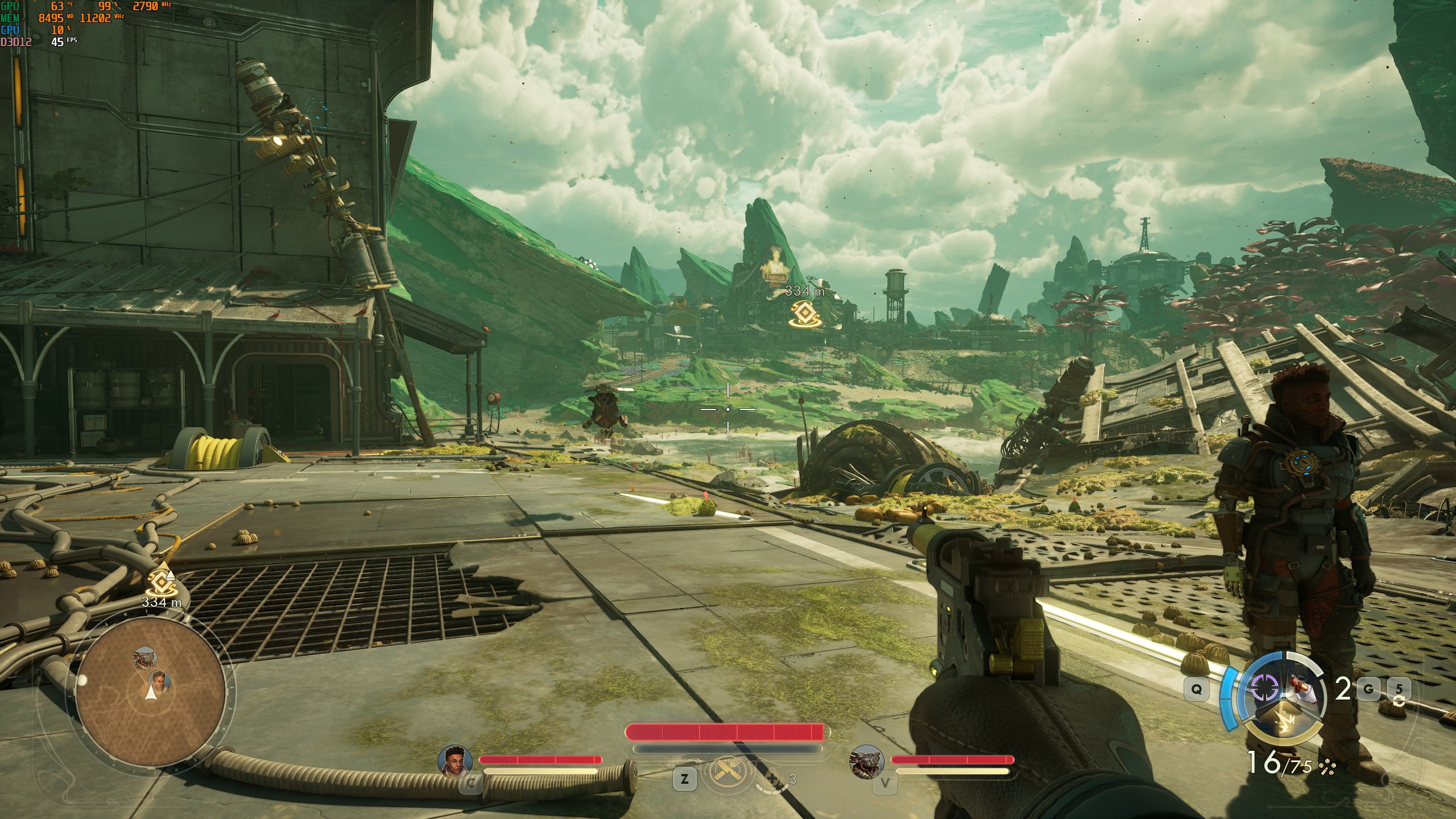This screenshot has height=819, width=1456.
Task: Select the grenade gadget on the wheel
Action: (x=1302, y=689)
